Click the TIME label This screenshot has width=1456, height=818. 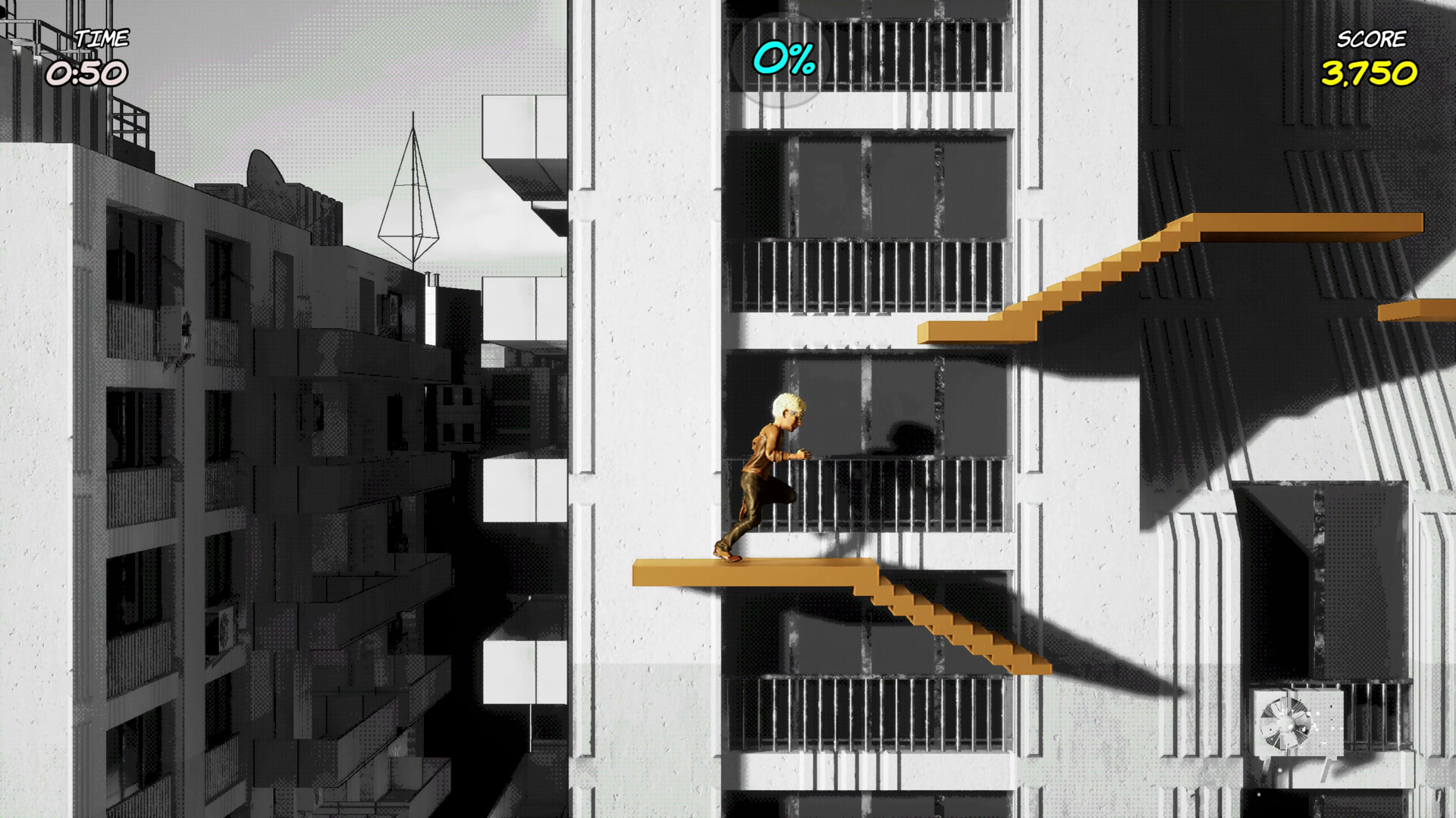tap(104, 38)
